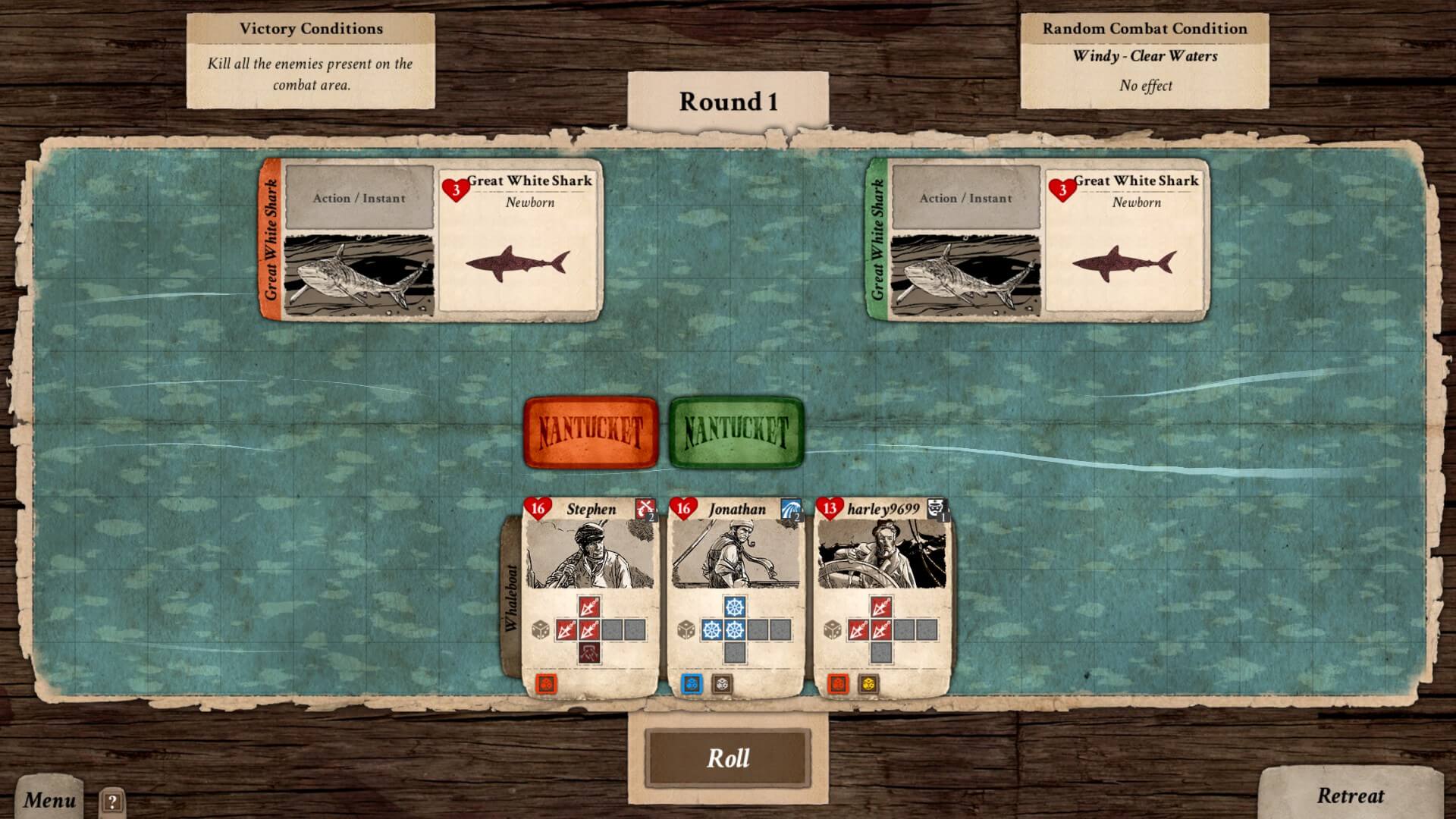Select the green-tagged Great White Shark card
This screenshot has width=1456, height=819.
[x=1039, y=240]
